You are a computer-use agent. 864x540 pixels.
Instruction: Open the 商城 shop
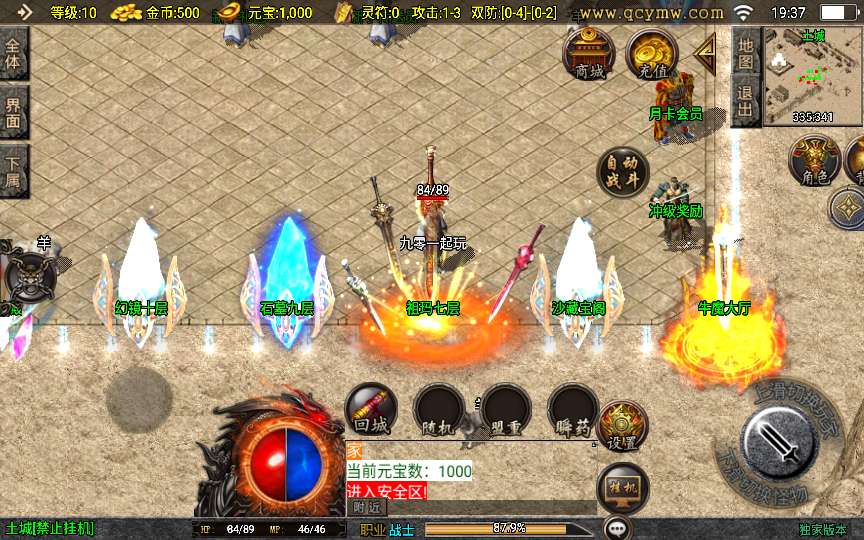point(590,54)
